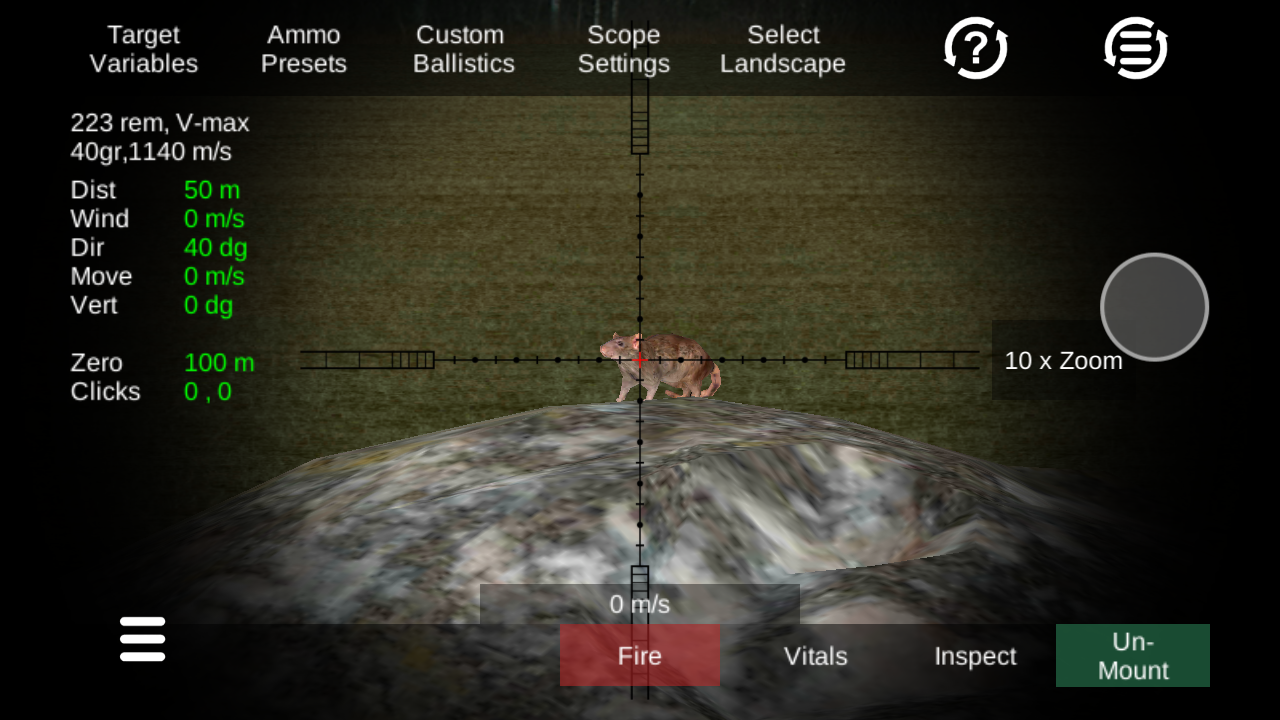This screenshot has height=720, width=1280.
Task: Open Select Landscape menu
Action: 783,49
